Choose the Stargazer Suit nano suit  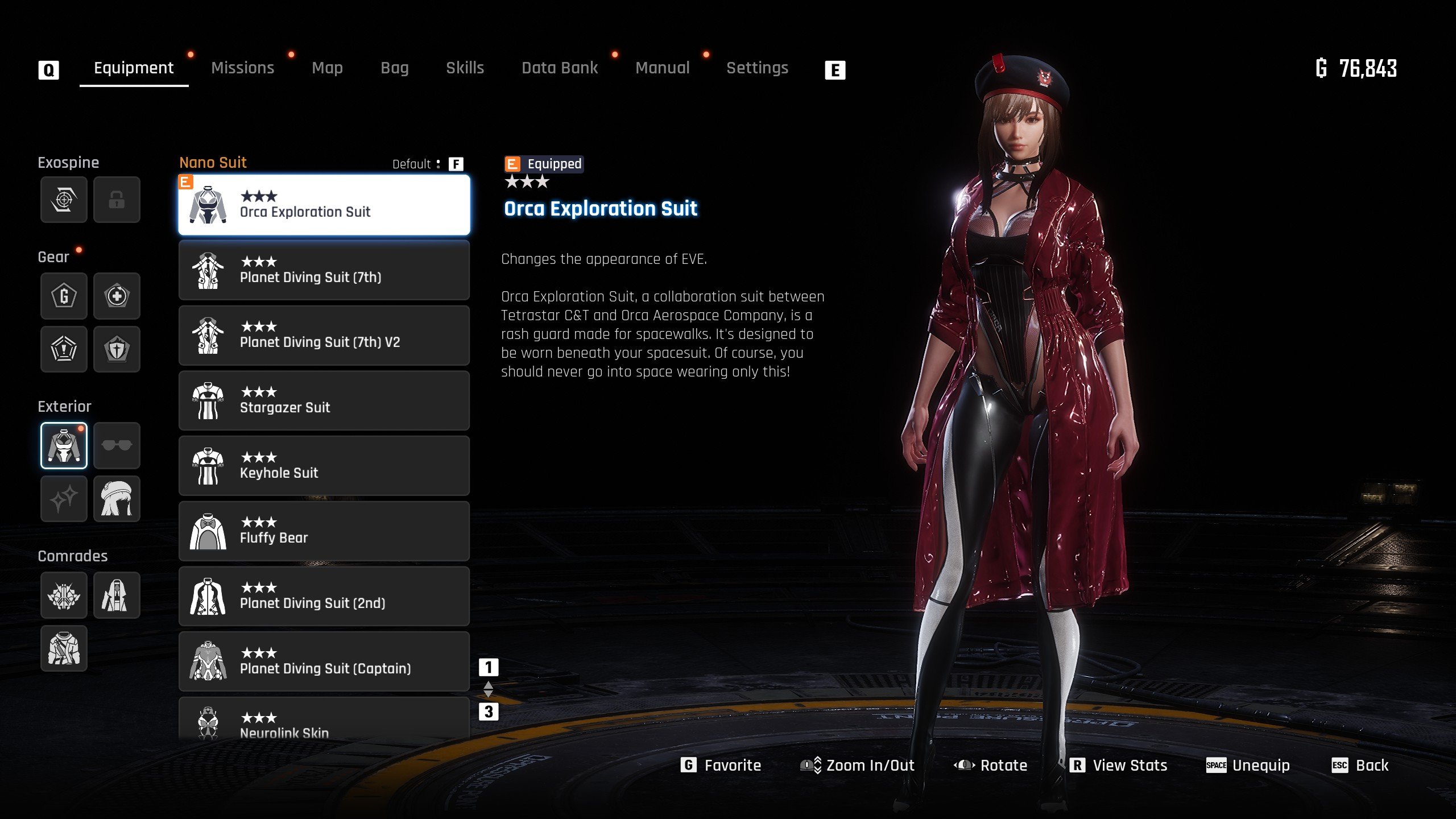324,400
